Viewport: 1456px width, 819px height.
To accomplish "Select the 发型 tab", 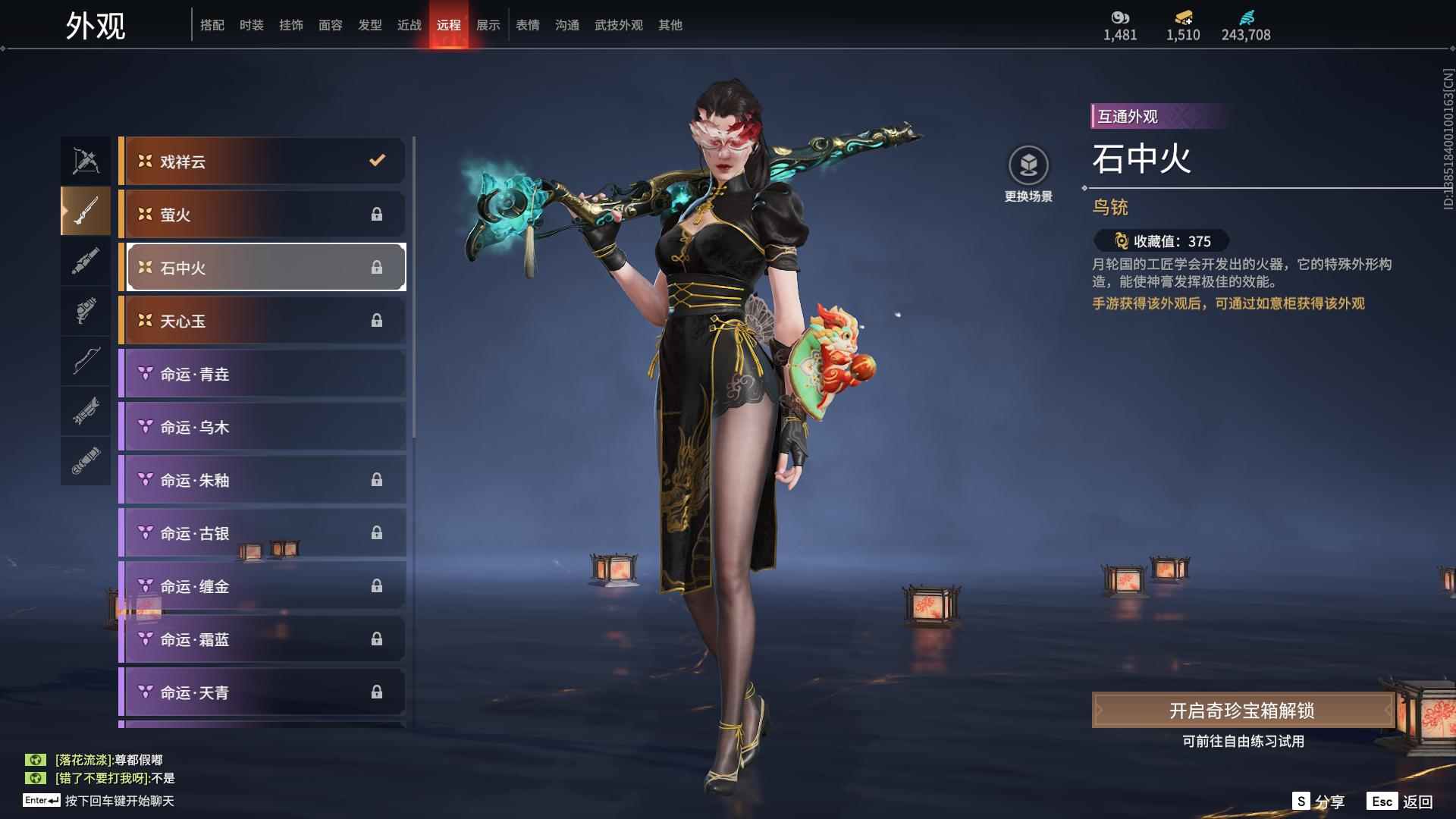I will (x=369, y=25).
